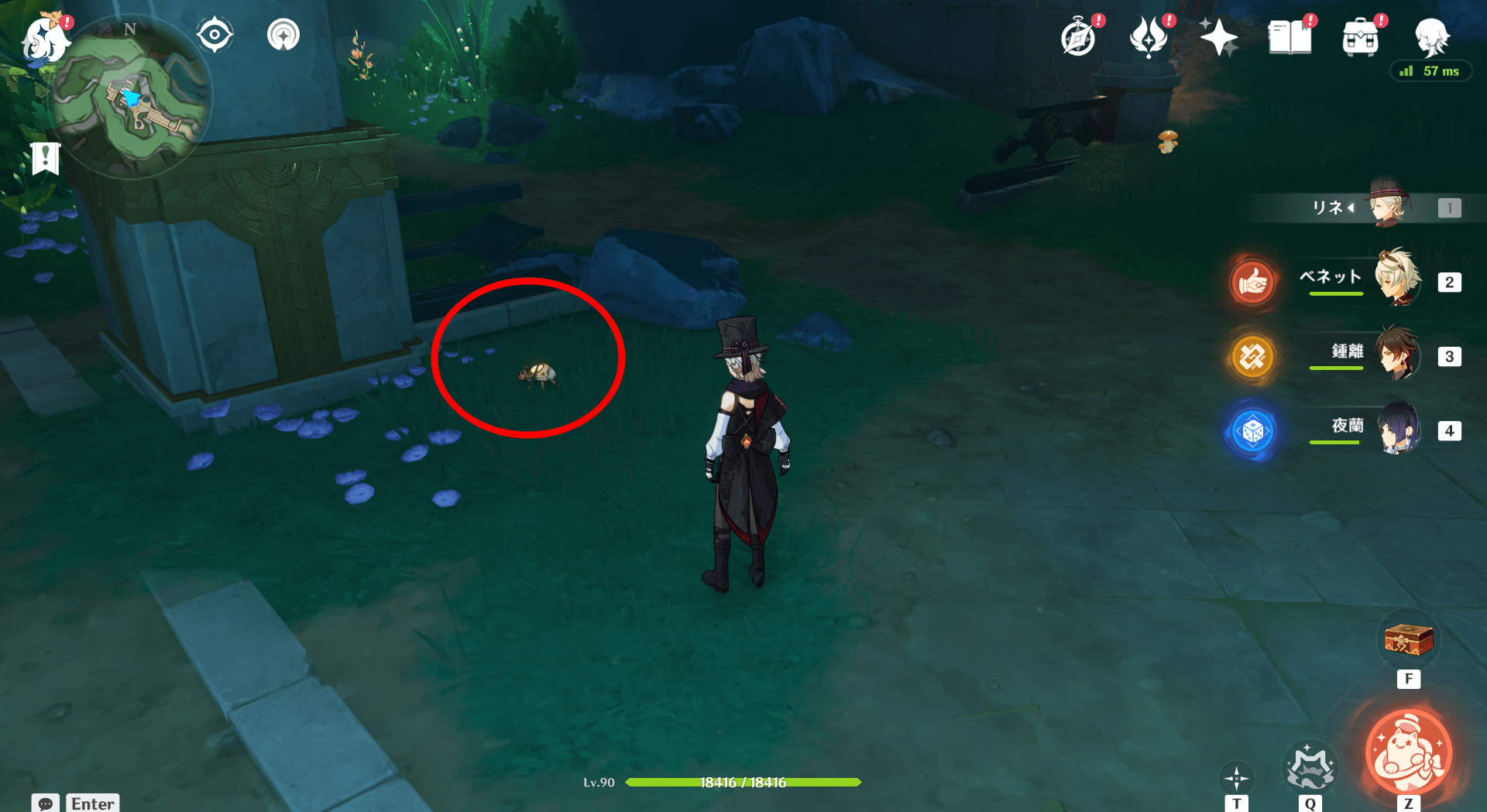Open the Inventory backpack icon

coord(1362,36)
